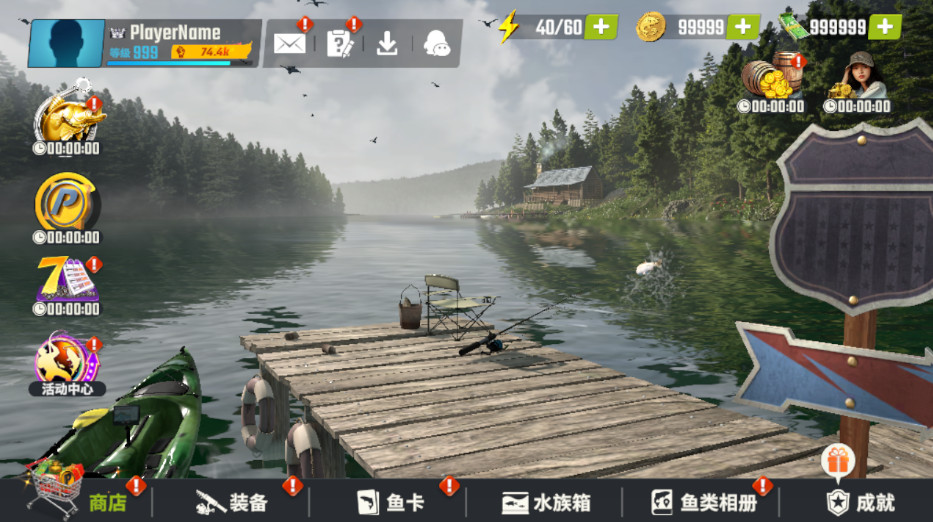Viewport: 933px width, 522px height.
Task: Open the 鱼类相册 fish album tab
Action: tap(704, 501)
